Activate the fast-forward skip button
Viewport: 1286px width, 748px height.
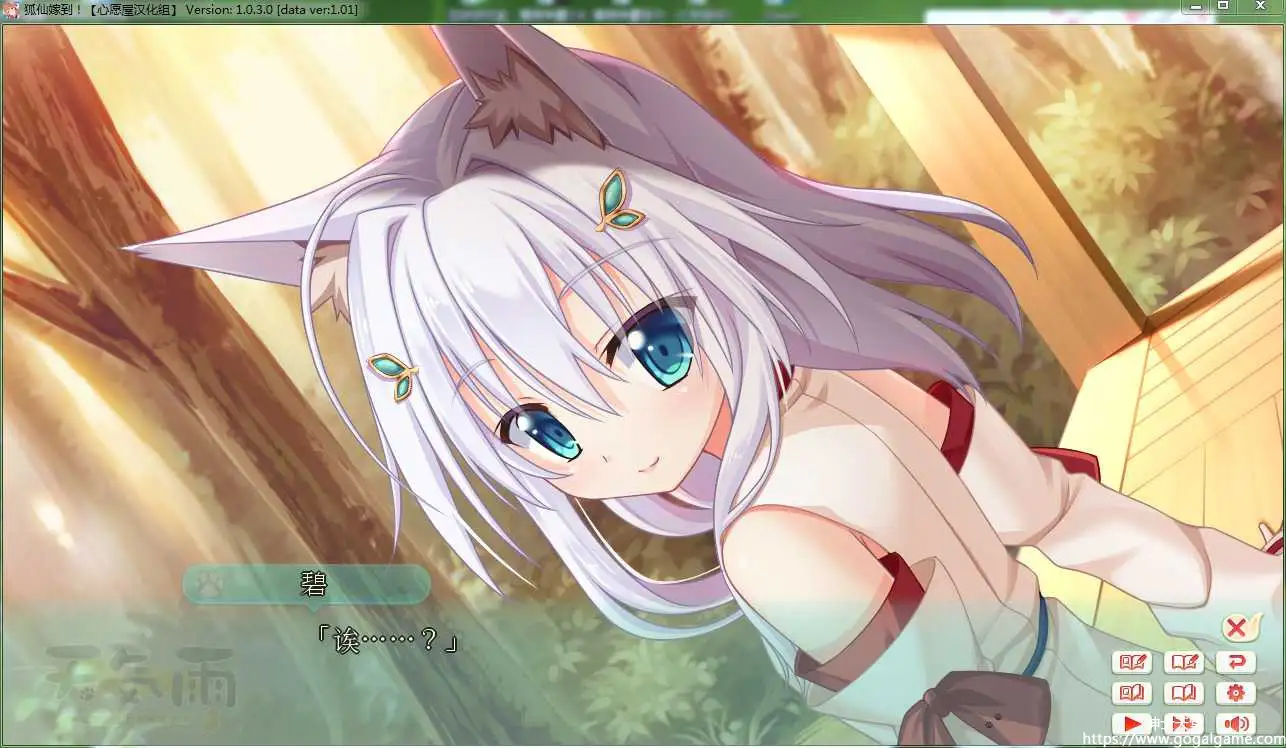pyautogui.click(x=1184, y=723)
